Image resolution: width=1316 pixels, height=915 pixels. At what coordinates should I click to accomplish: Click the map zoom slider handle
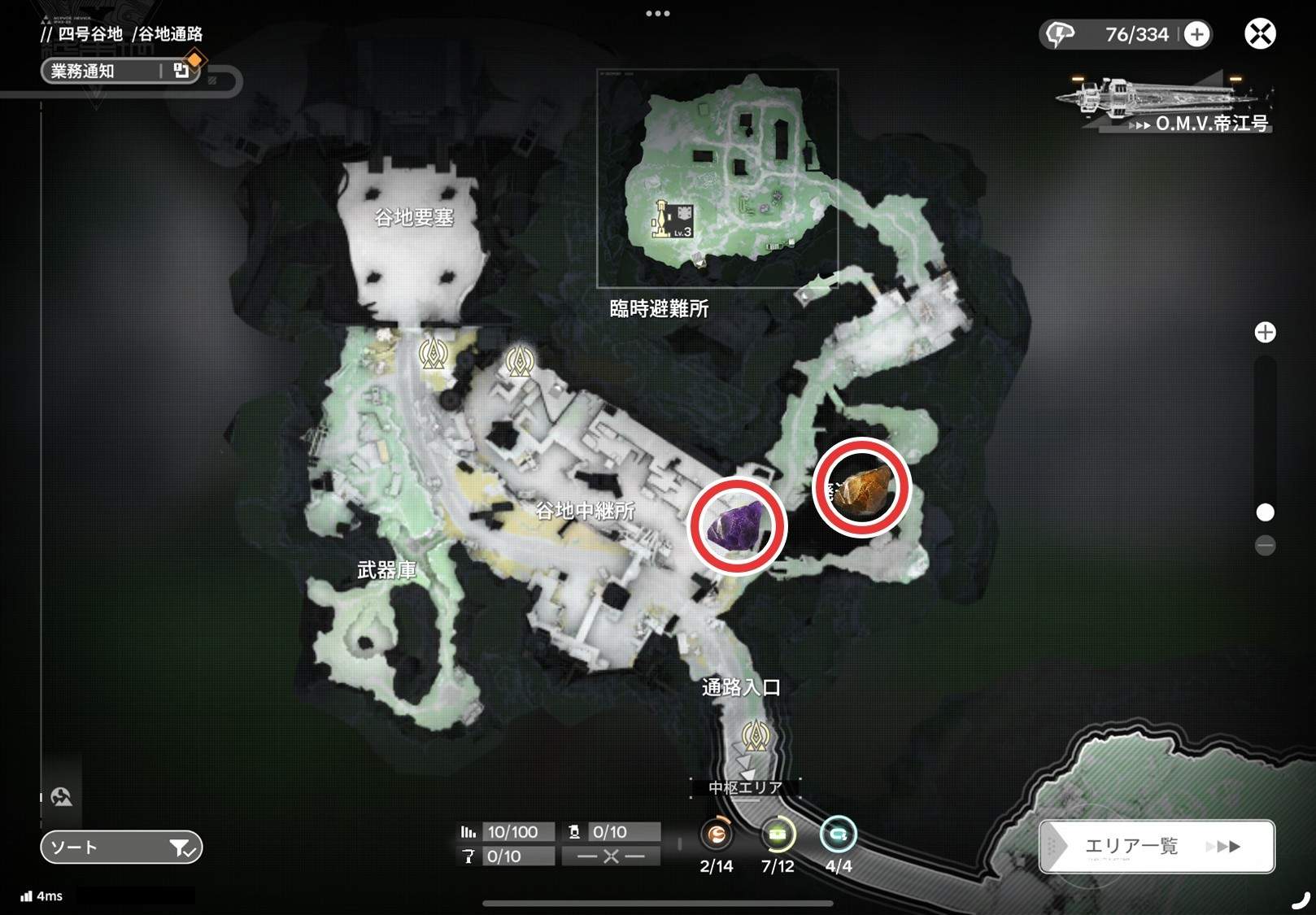[x=1265, y=512]
